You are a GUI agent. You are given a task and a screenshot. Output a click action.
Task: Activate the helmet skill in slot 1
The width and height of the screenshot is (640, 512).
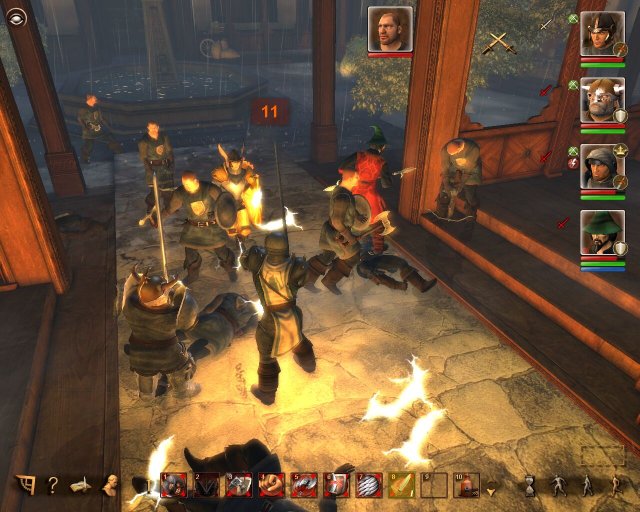[174, 485]
